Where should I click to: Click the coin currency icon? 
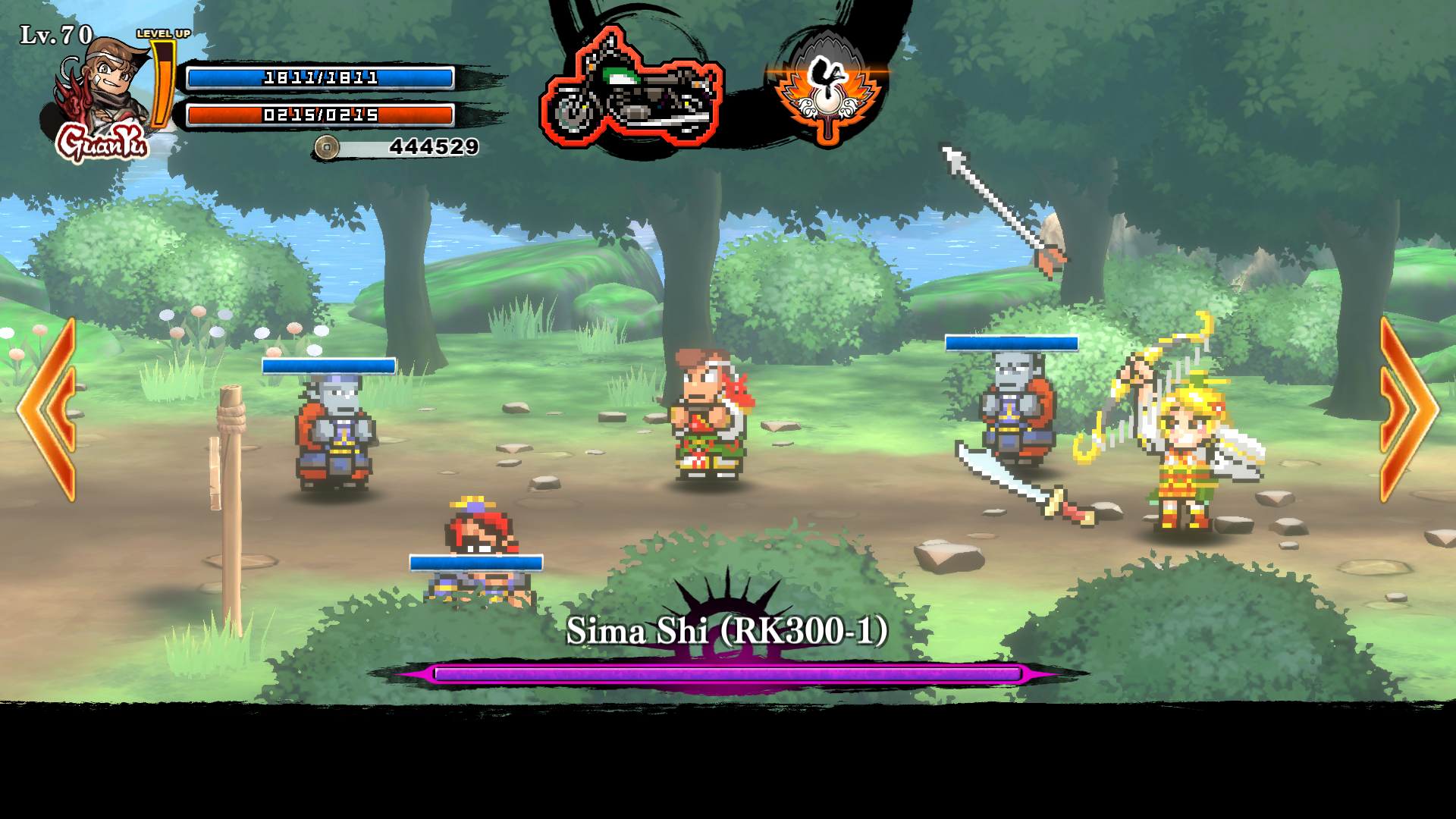click(326, 147)
